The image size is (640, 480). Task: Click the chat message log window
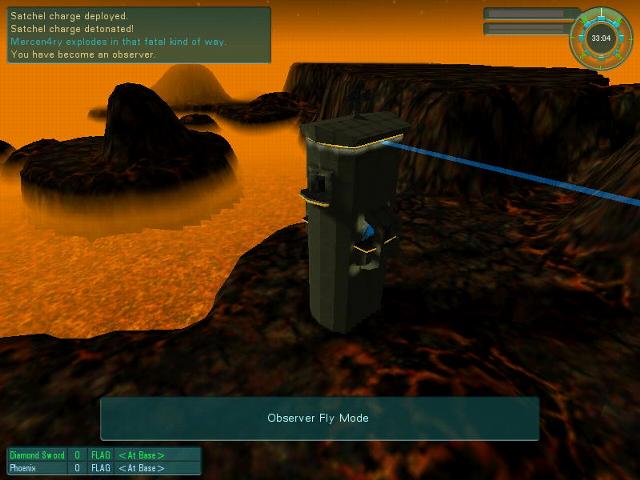pos(138,35)
